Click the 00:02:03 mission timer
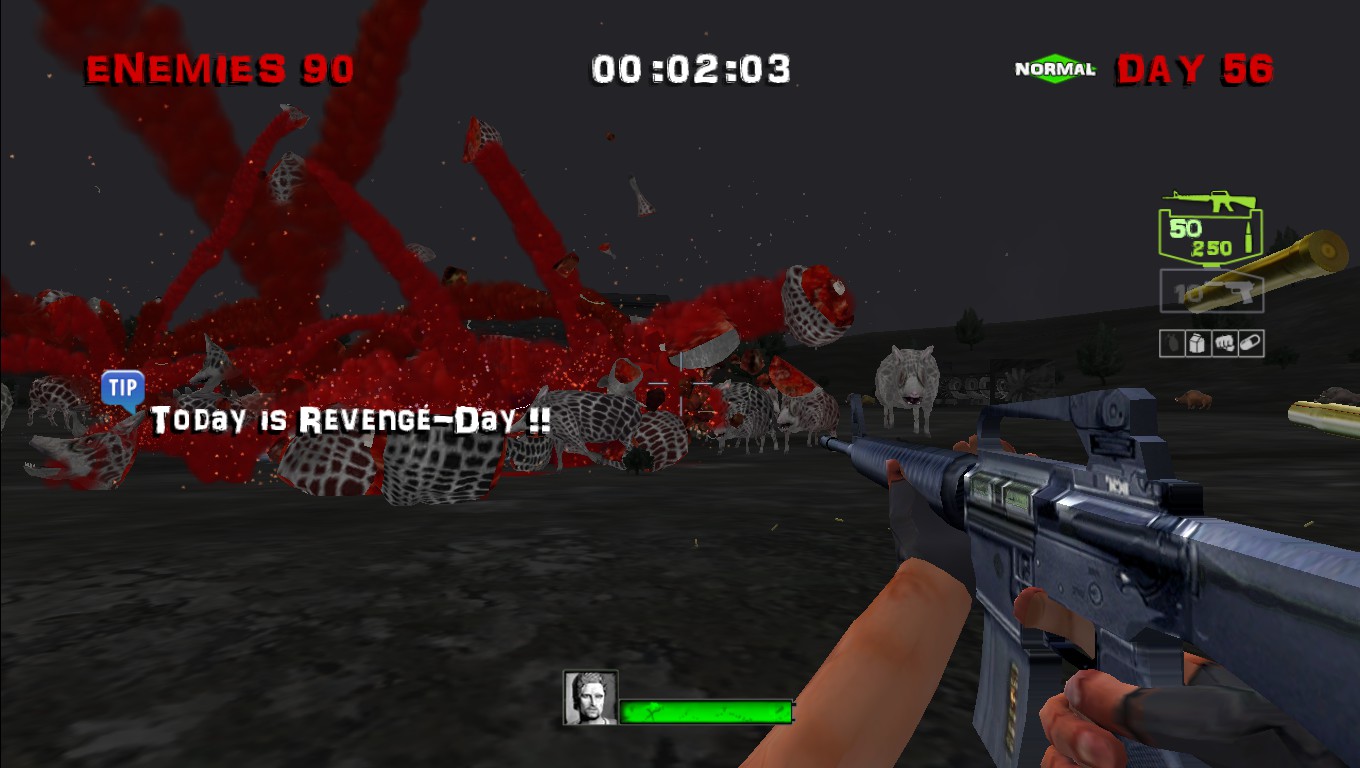This screenshot has height=768, width=1360. coord(690,69)
